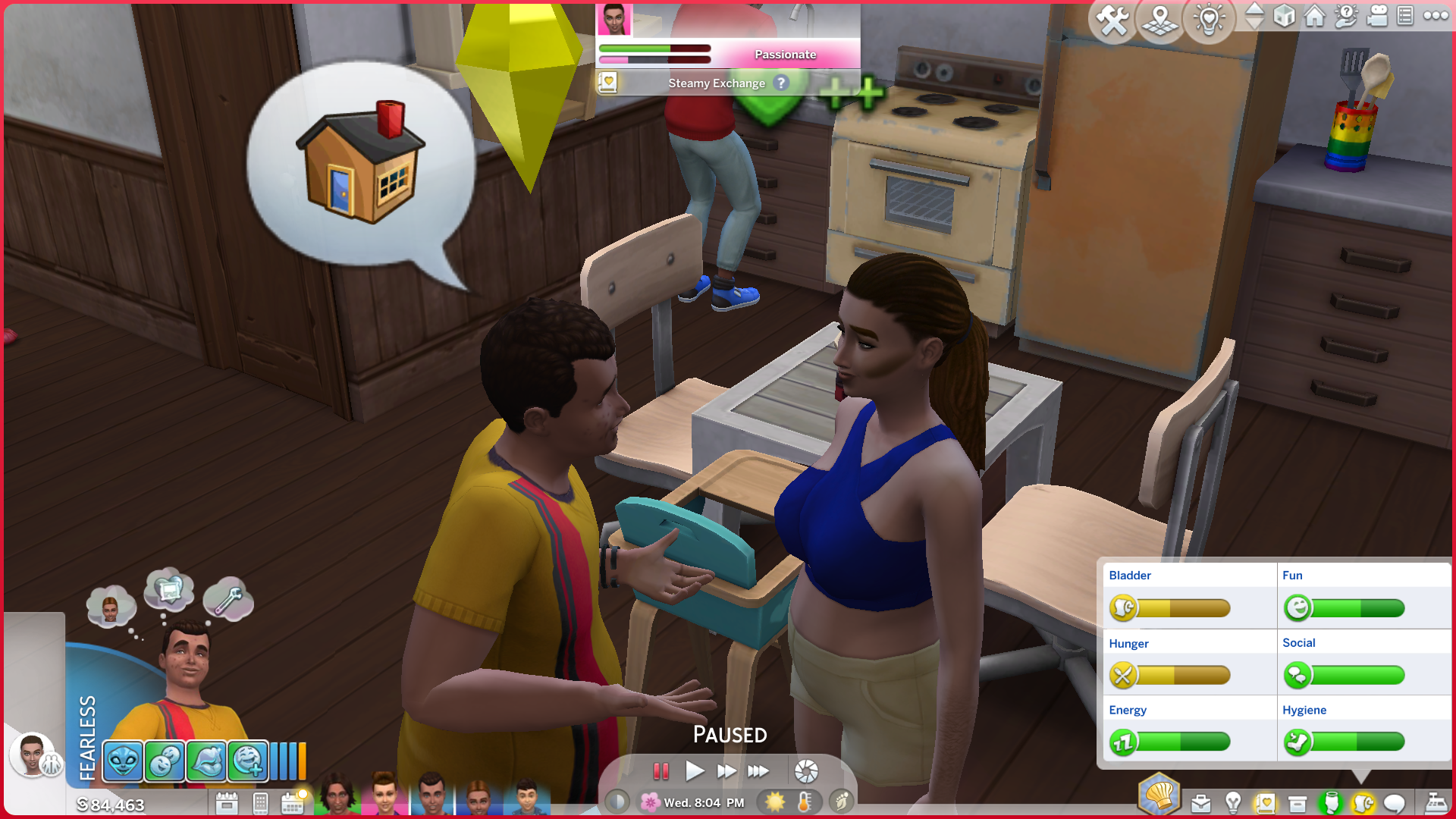The height and width of the screenshot is (819, 1456).
Task: Open the world map travel button
Action: click(x=1160, y=20)
